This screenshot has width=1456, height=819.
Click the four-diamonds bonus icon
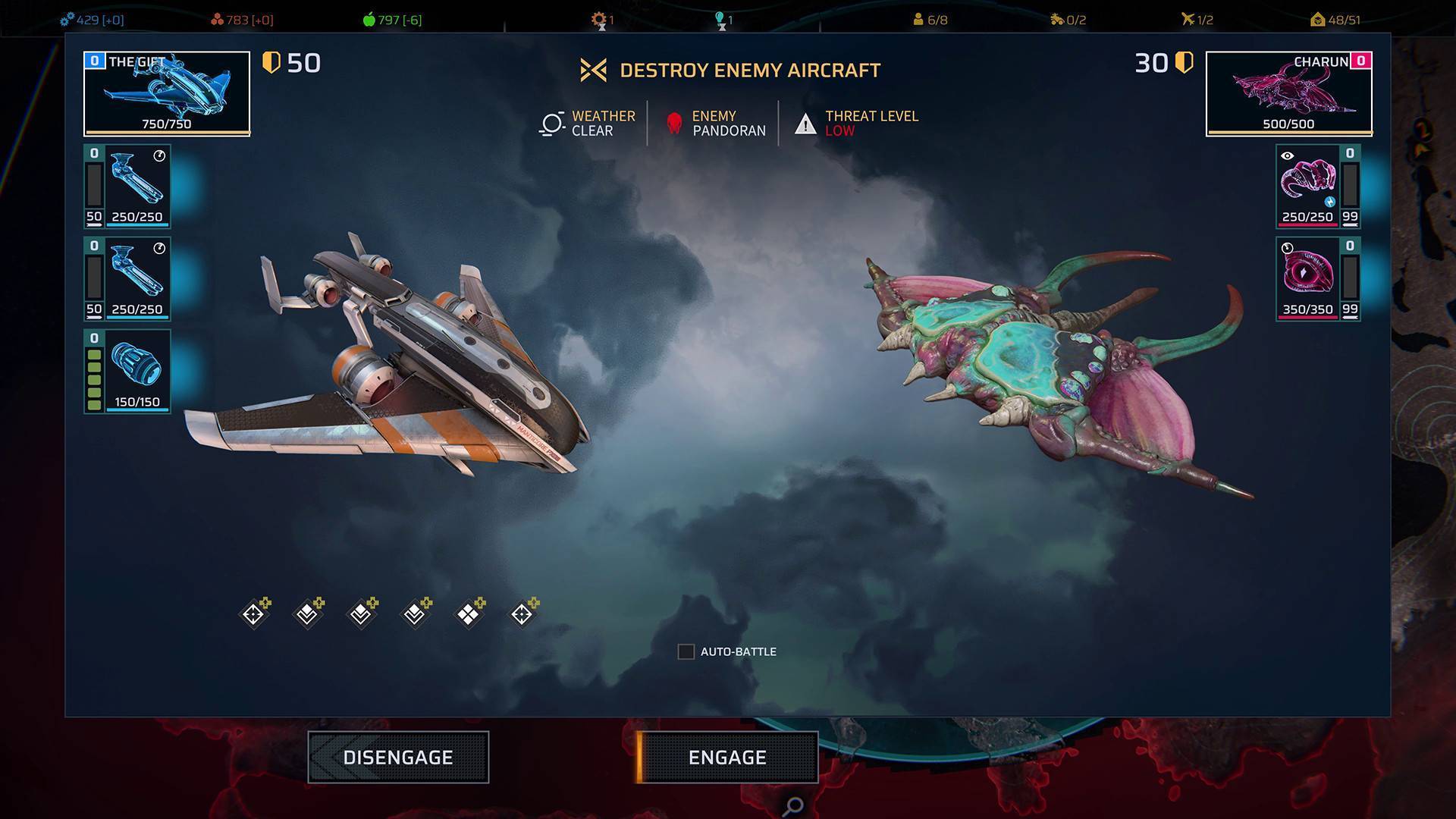[x=469, y=613]
